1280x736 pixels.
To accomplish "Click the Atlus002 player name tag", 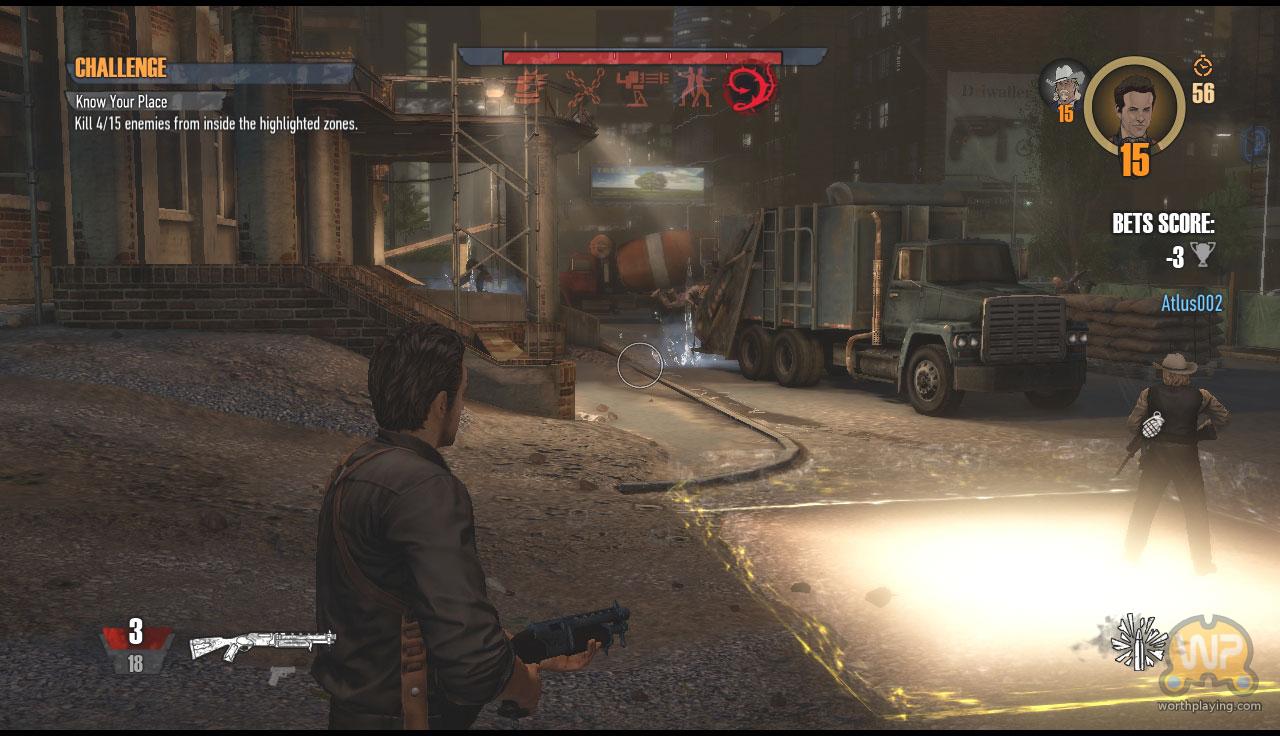I will point(1191,304).
